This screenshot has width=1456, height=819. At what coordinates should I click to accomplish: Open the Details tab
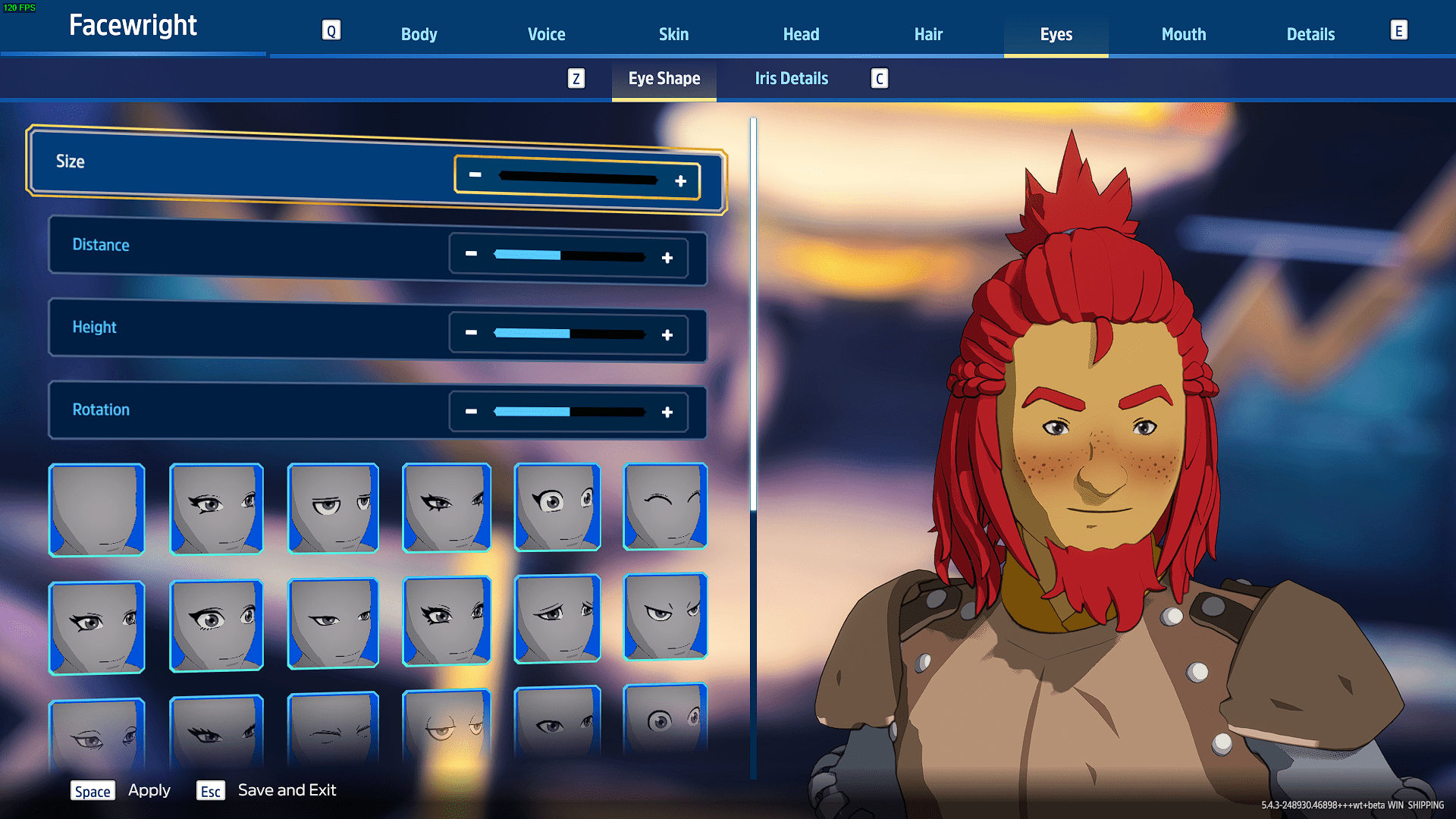click(x=1310, y=34)
